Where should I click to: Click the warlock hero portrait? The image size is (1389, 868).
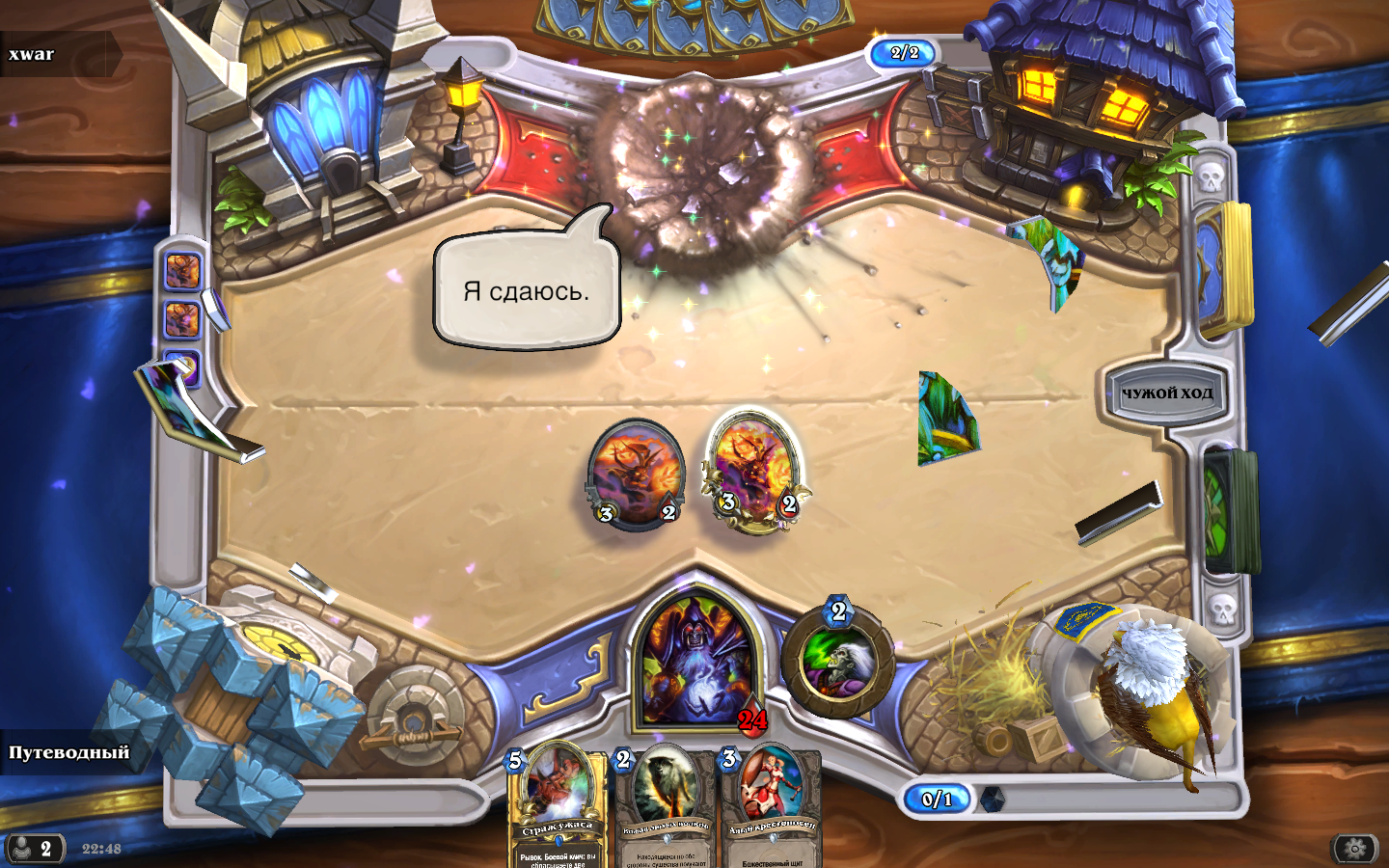point(694,661)
